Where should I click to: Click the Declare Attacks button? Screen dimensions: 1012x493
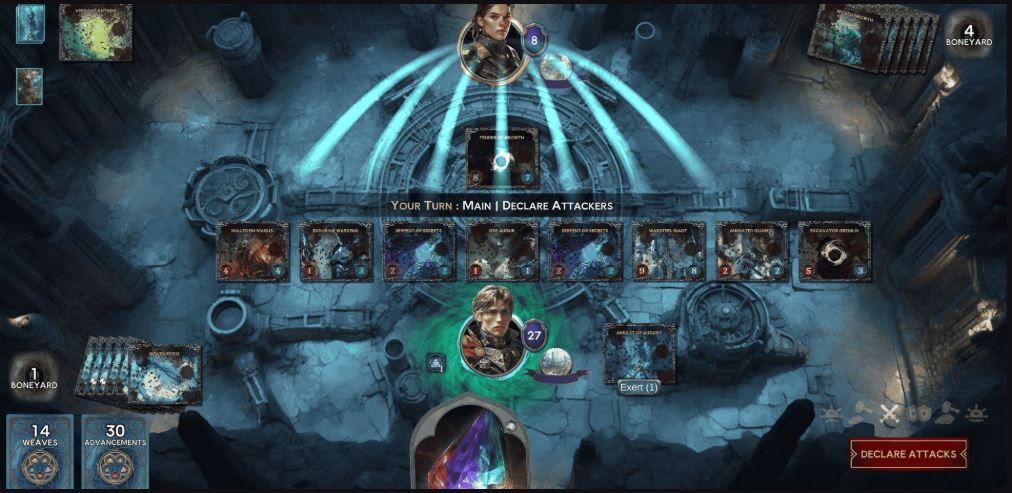[x=908, y=454]
